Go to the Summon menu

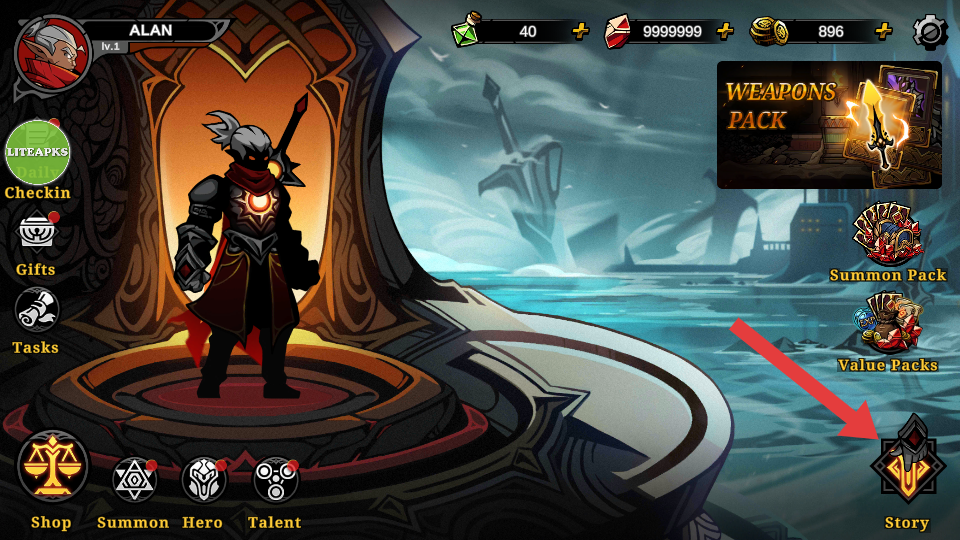click(133, 481)
